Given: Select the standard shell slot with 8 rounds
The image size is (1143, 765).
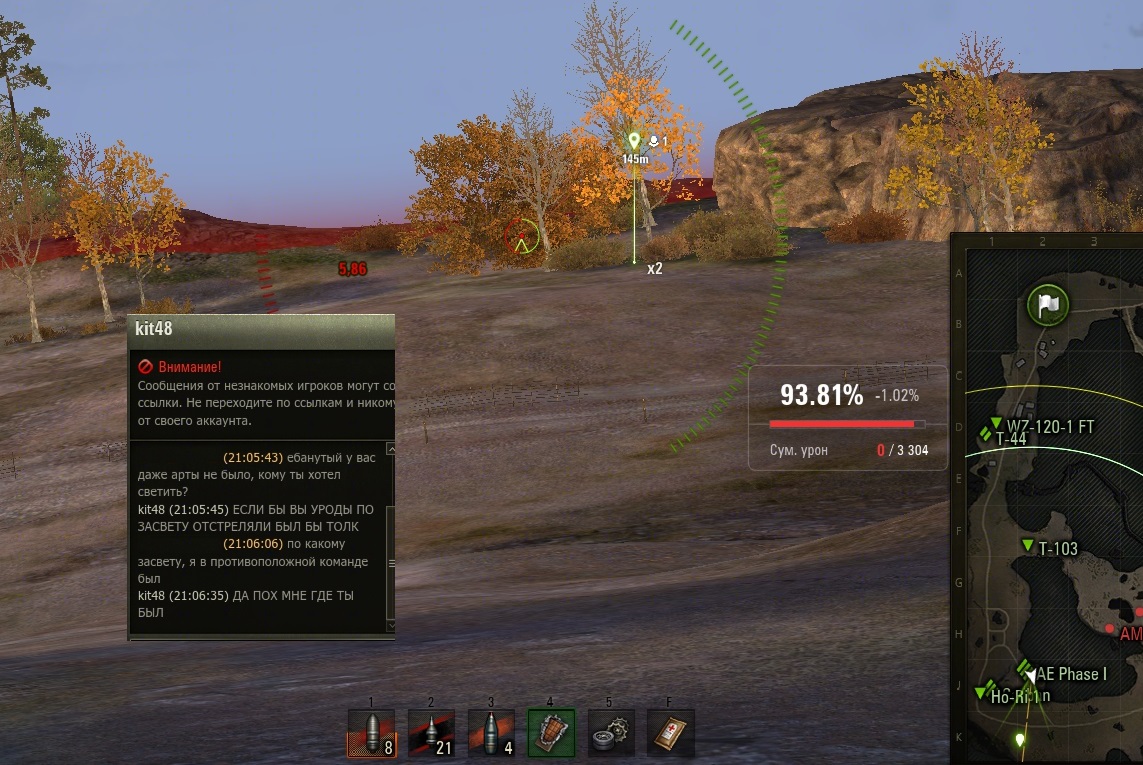Looking at the screenshot, I should [x=371, y=733].
